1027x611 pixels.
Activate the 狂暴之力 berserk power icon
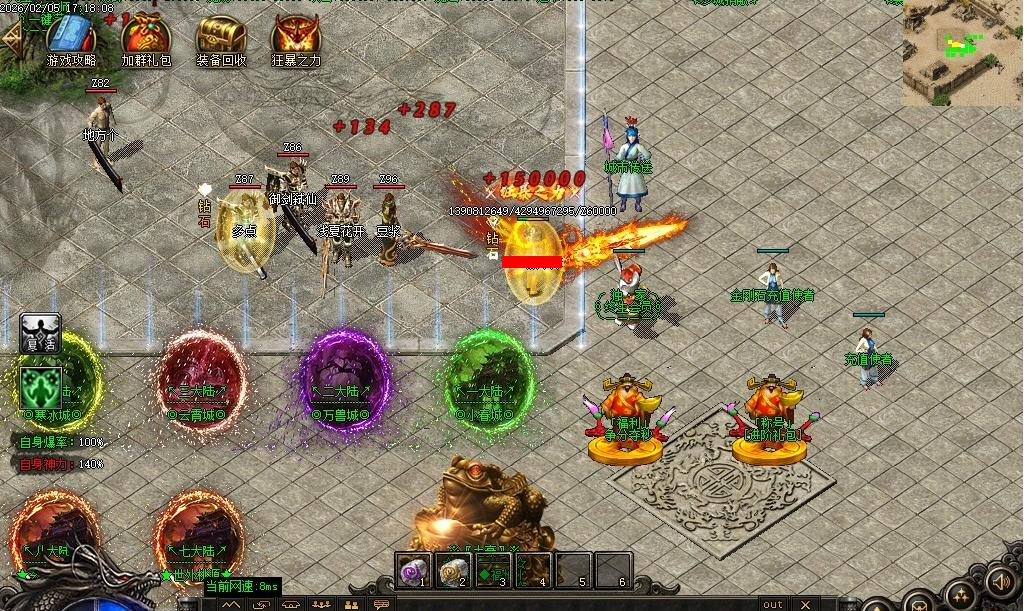click(x=296, y=37)
